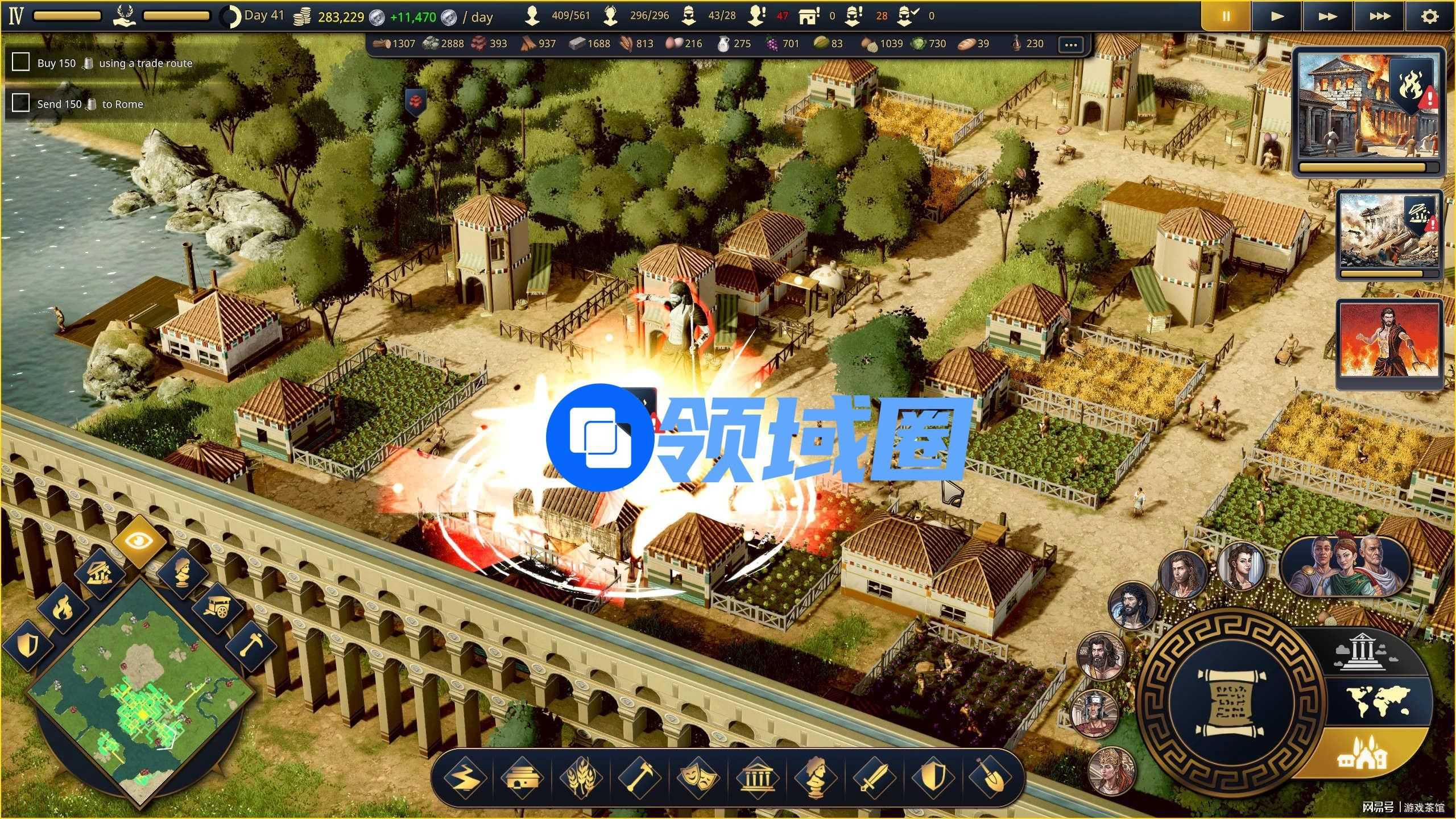Open the gear settings menu
The height and width of the screenshot is (819, 1456).
(1430, 16)
